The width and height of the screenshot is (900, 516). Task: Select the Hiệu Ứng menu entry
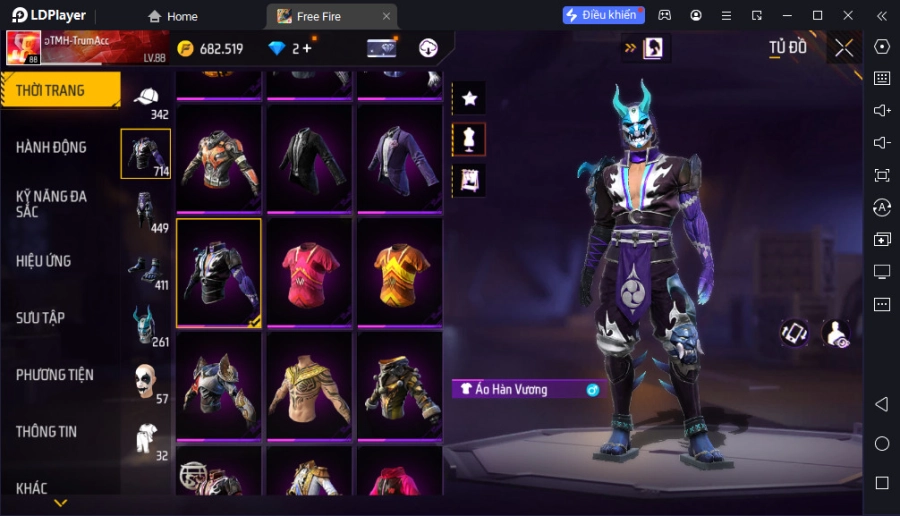[44, 261]
